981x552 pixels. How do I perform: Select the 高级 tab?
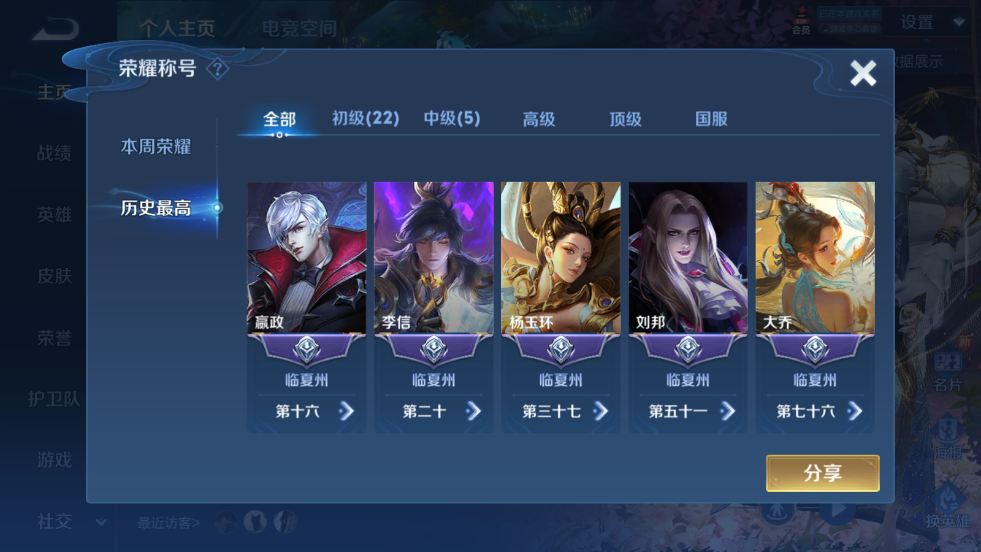click(x=539, y=119)
